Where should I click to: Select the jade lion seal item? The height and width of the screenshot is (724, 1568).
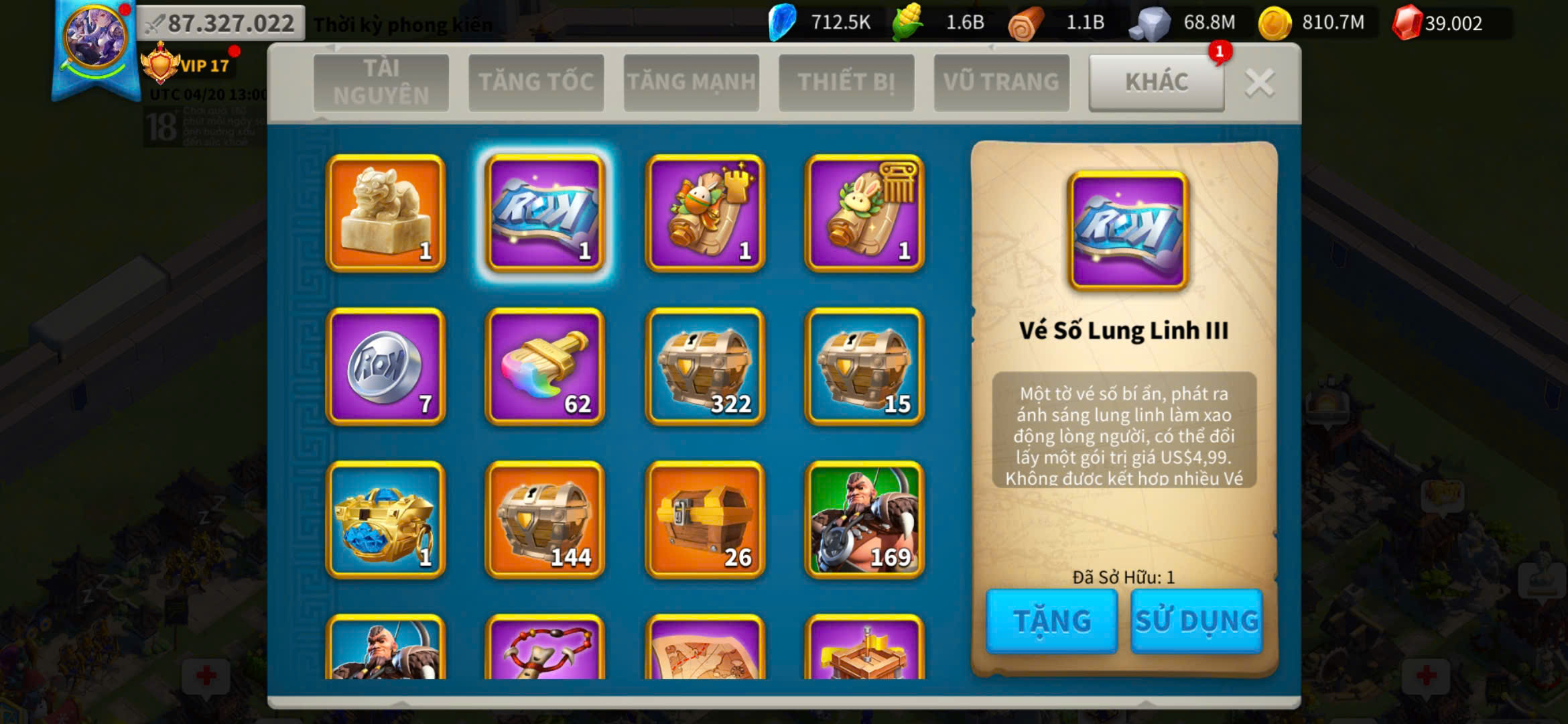[385, 213]
